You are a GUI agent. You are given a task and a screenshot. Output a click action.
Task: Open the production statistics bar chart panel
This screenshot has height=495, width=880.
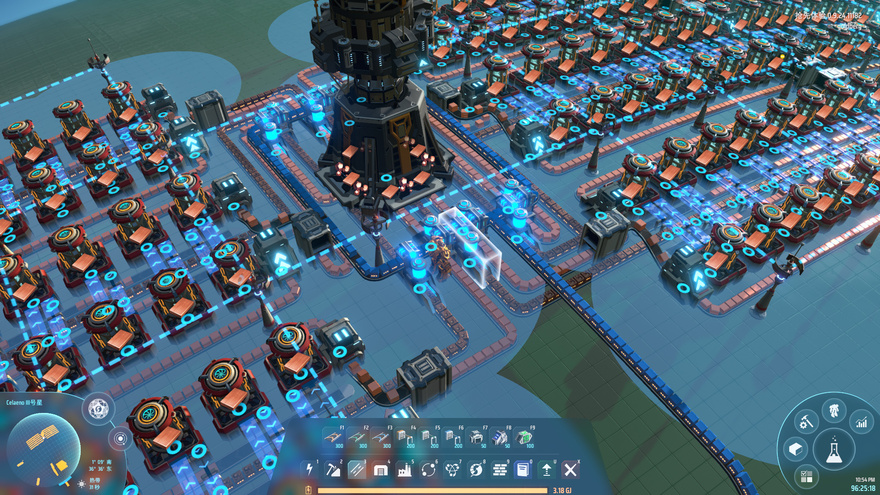click(x=863, y=423)
